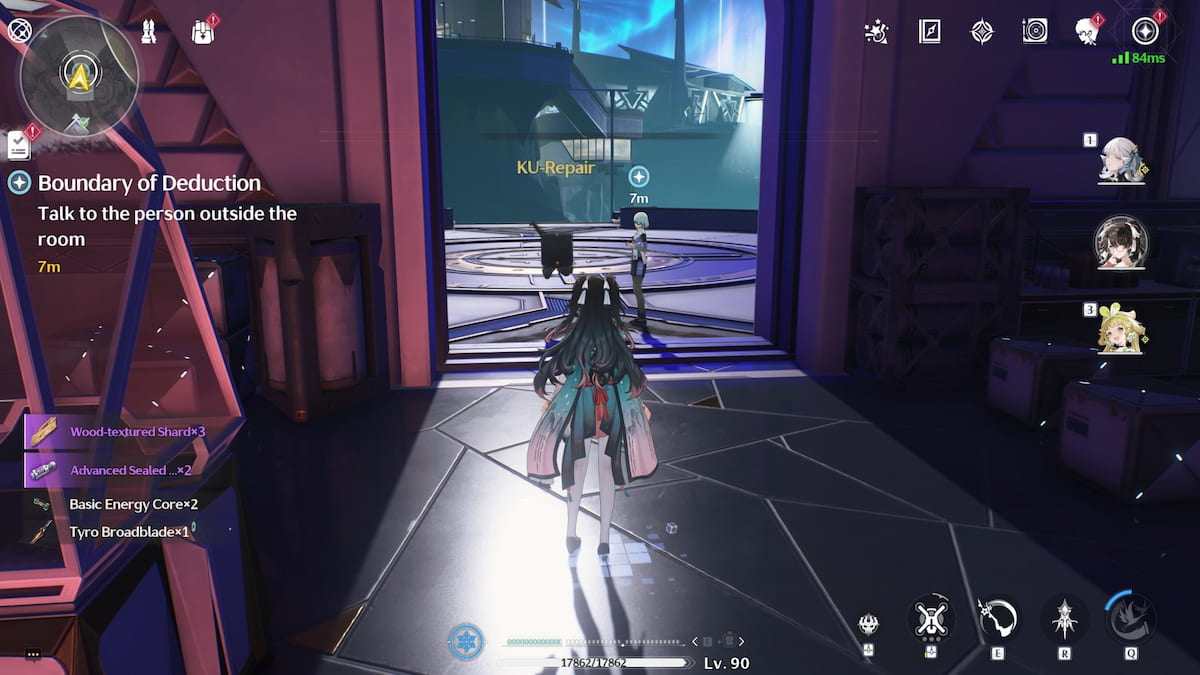
Task: Use the crescent resonance skill
Action: pyautogui.click(x=997, y=618)
